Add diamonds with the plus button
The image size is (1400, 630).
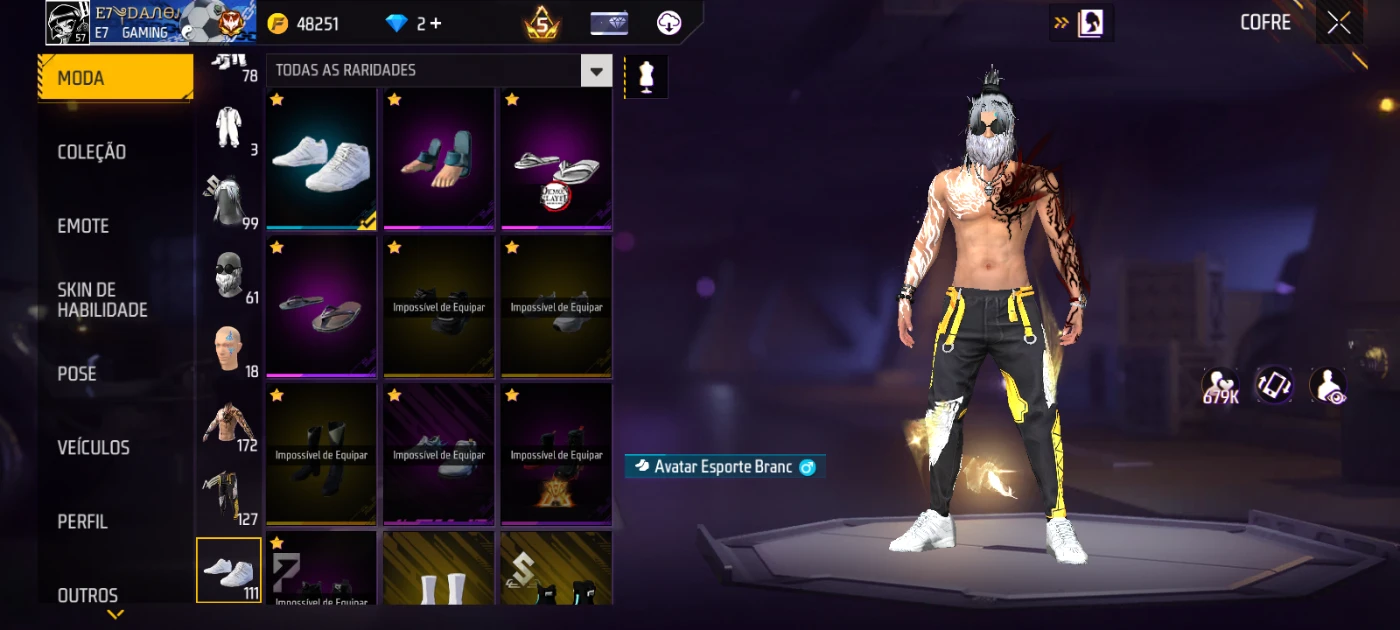click(435, 24)
